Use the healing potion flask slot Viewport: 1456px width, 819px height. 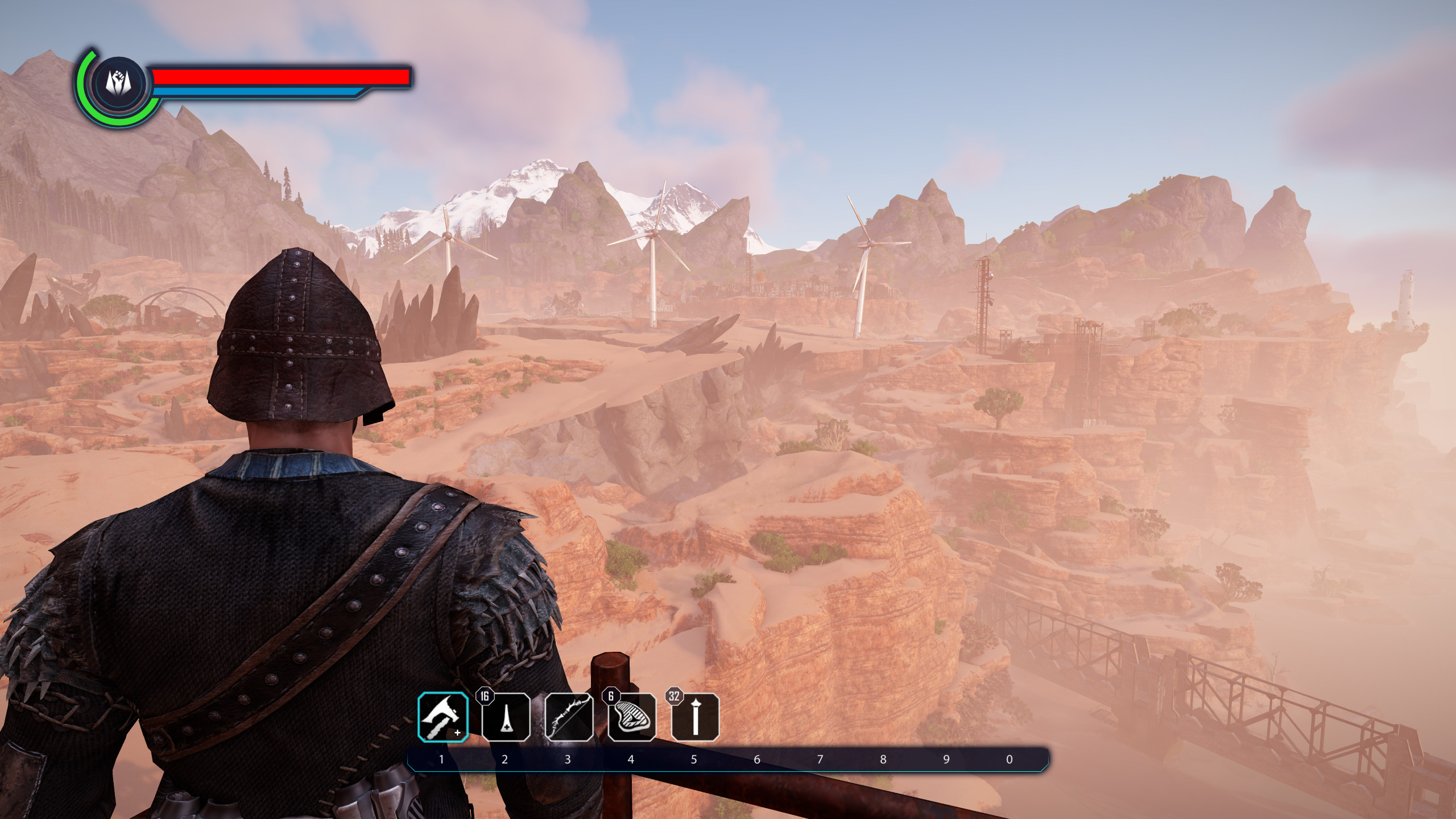(506, 718)
